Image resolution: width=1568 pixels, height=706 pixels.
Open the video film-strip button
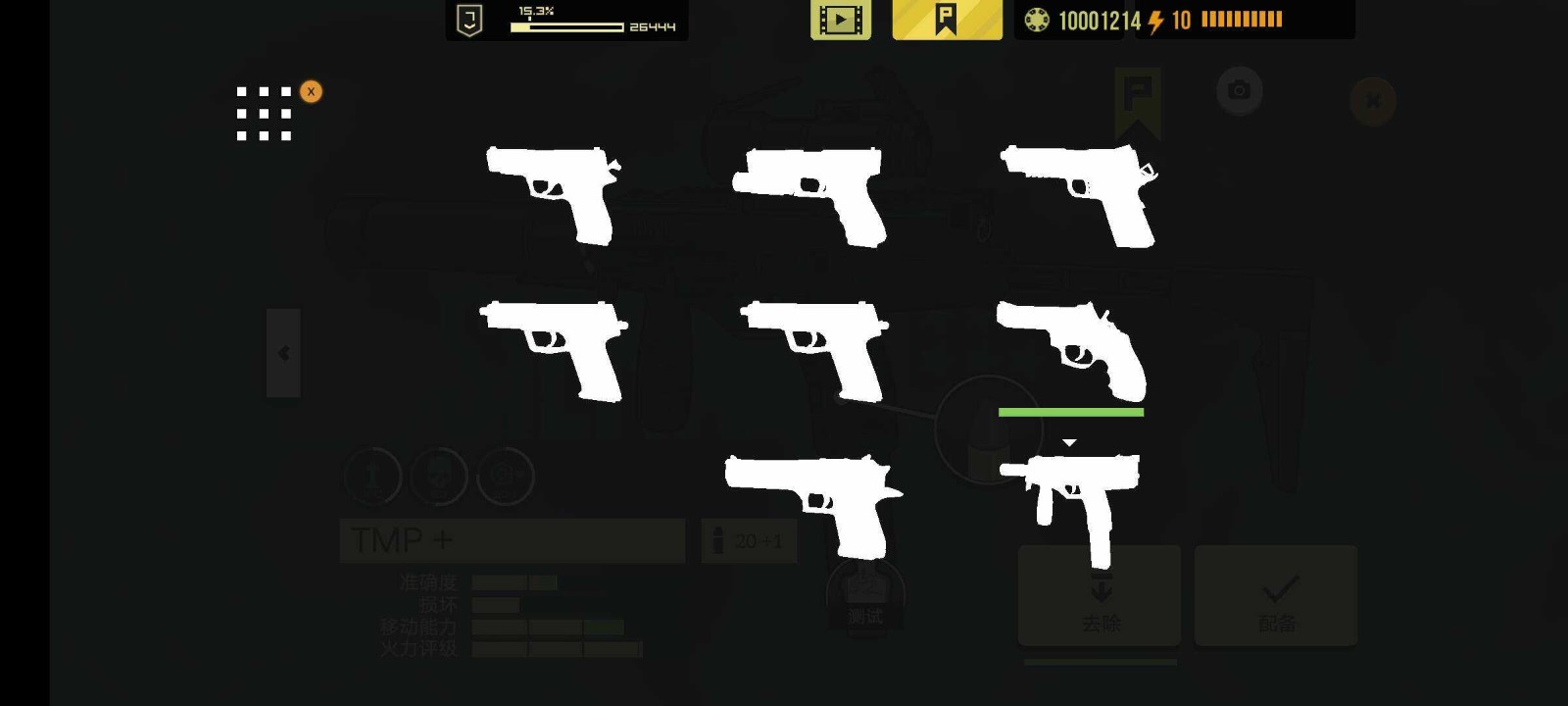840,20
